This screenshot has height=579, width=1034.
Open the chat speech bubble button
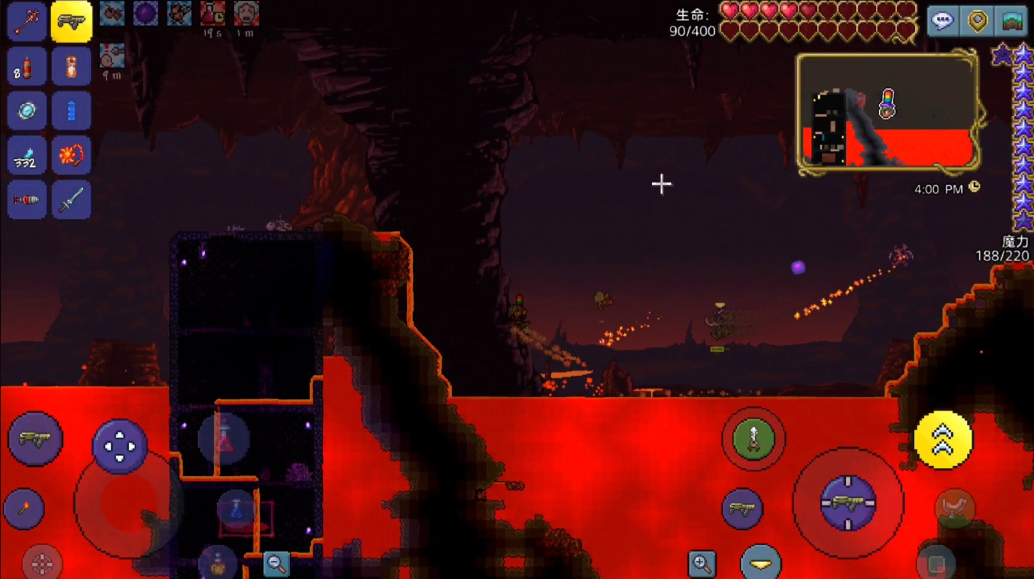click(943, 21)
